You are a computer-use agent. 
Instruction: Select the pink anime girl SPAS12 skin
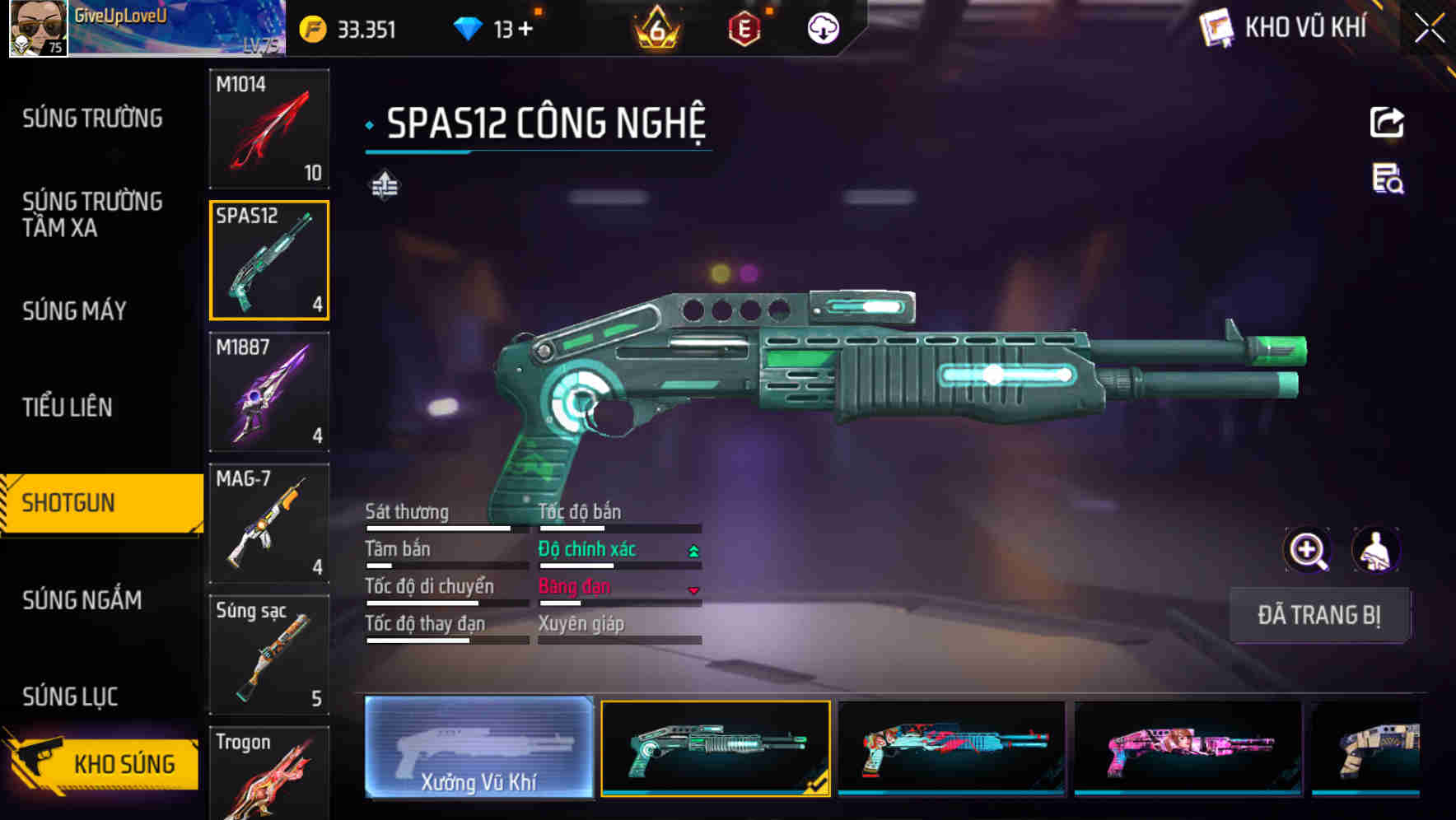point(1188,748)
